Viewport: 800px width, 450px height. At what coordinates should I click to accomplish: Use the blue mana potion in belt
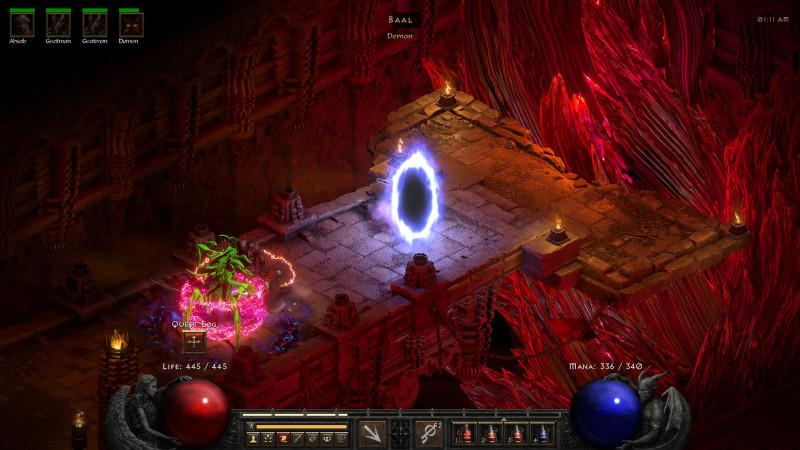coord(541,434)
